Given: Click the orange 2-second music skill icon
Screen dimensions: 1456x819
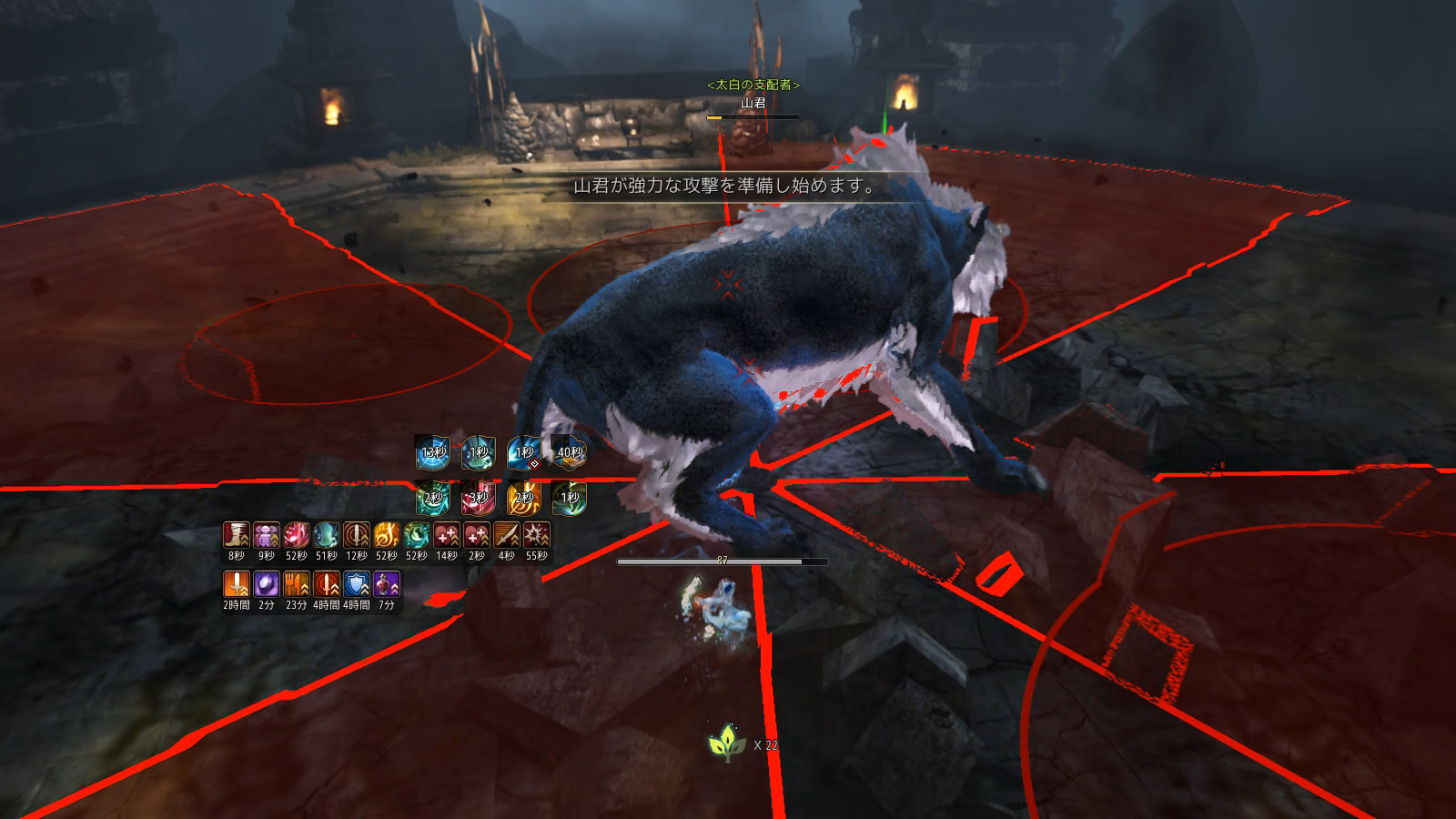Looking at the screenshot, I should pos(523,498).
